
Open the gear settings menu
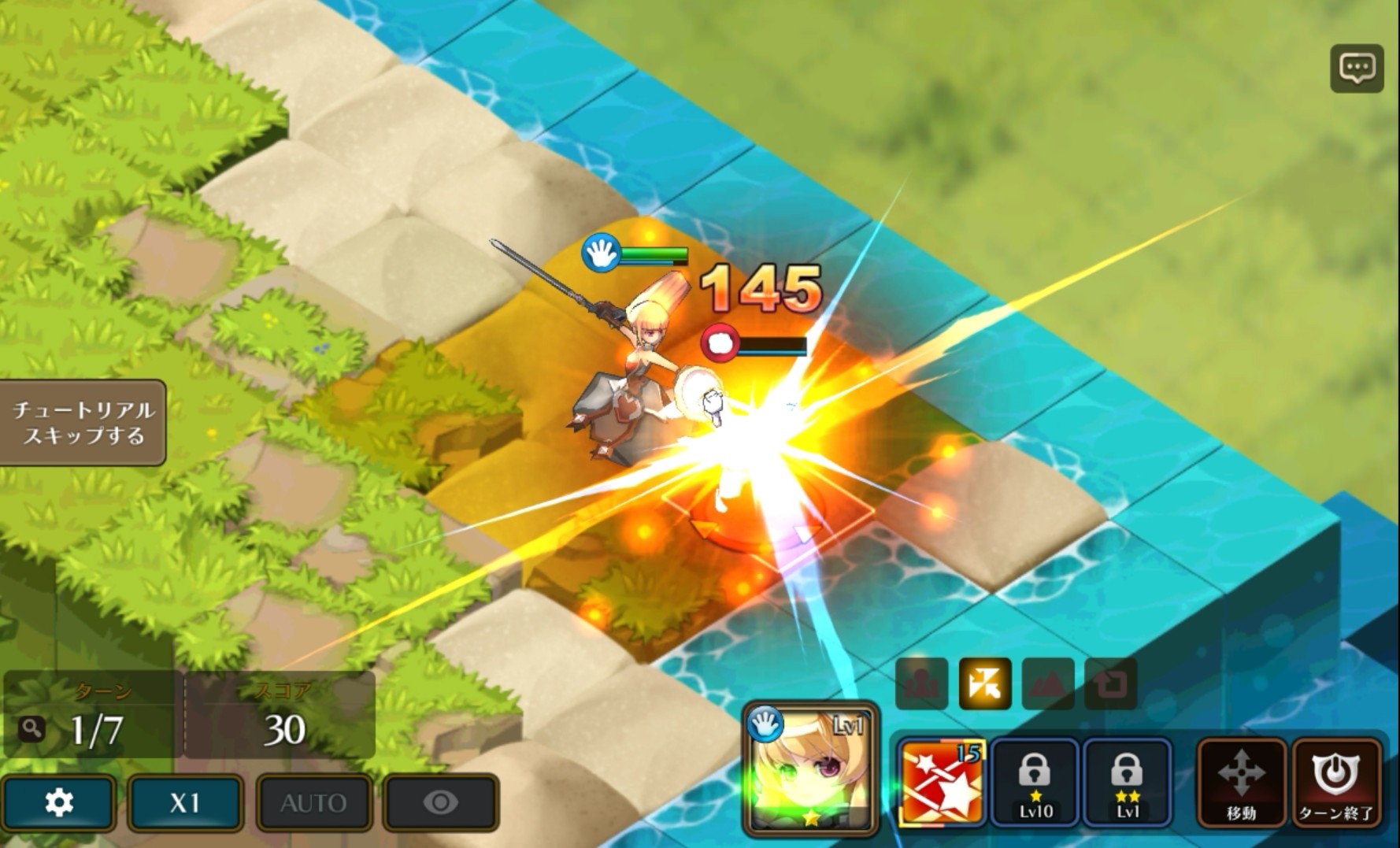[59, 802]
